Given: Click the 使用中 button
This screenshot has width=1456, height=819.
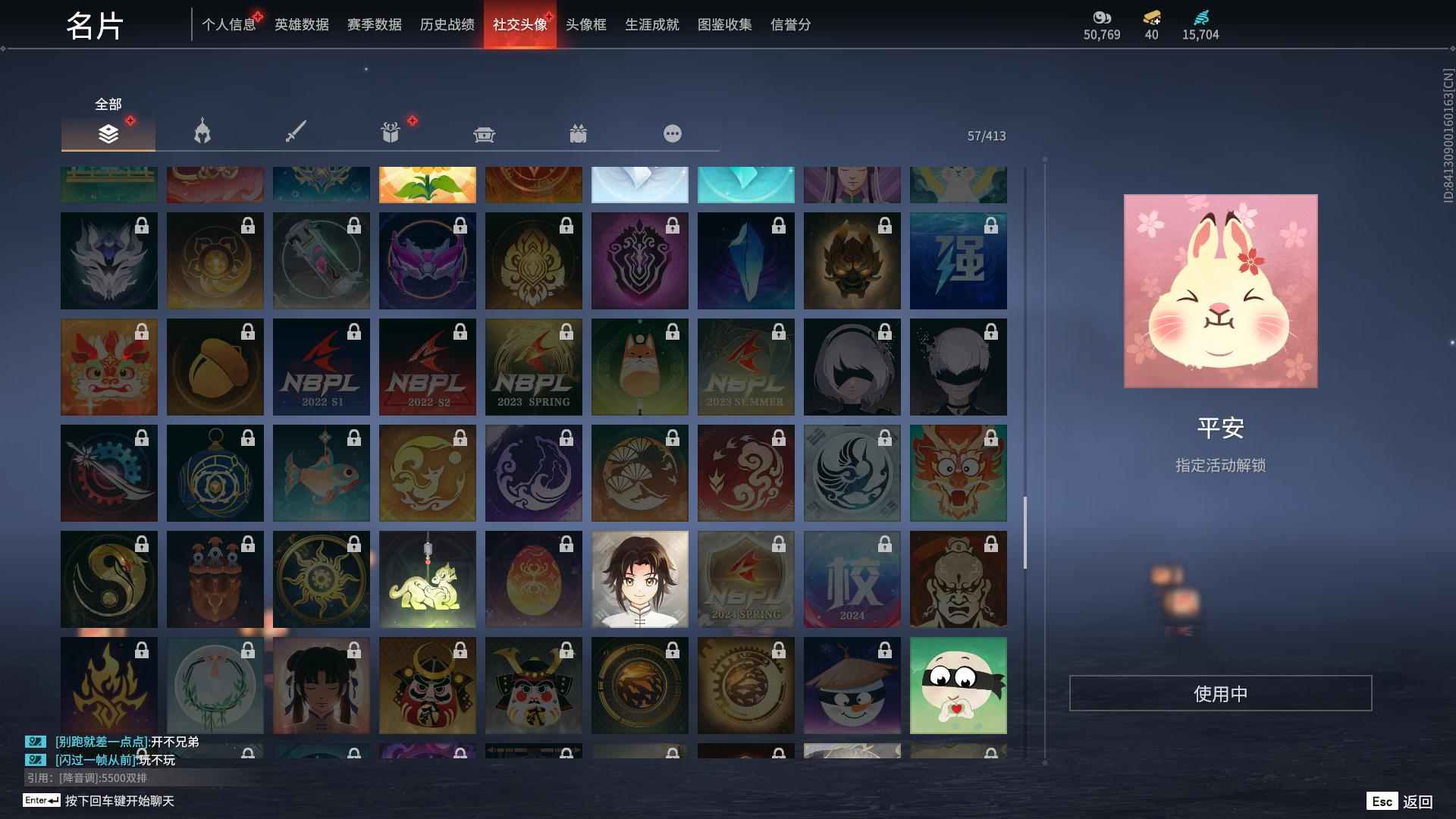Looking at the screenshot, I should click(x=1219, y=691).
